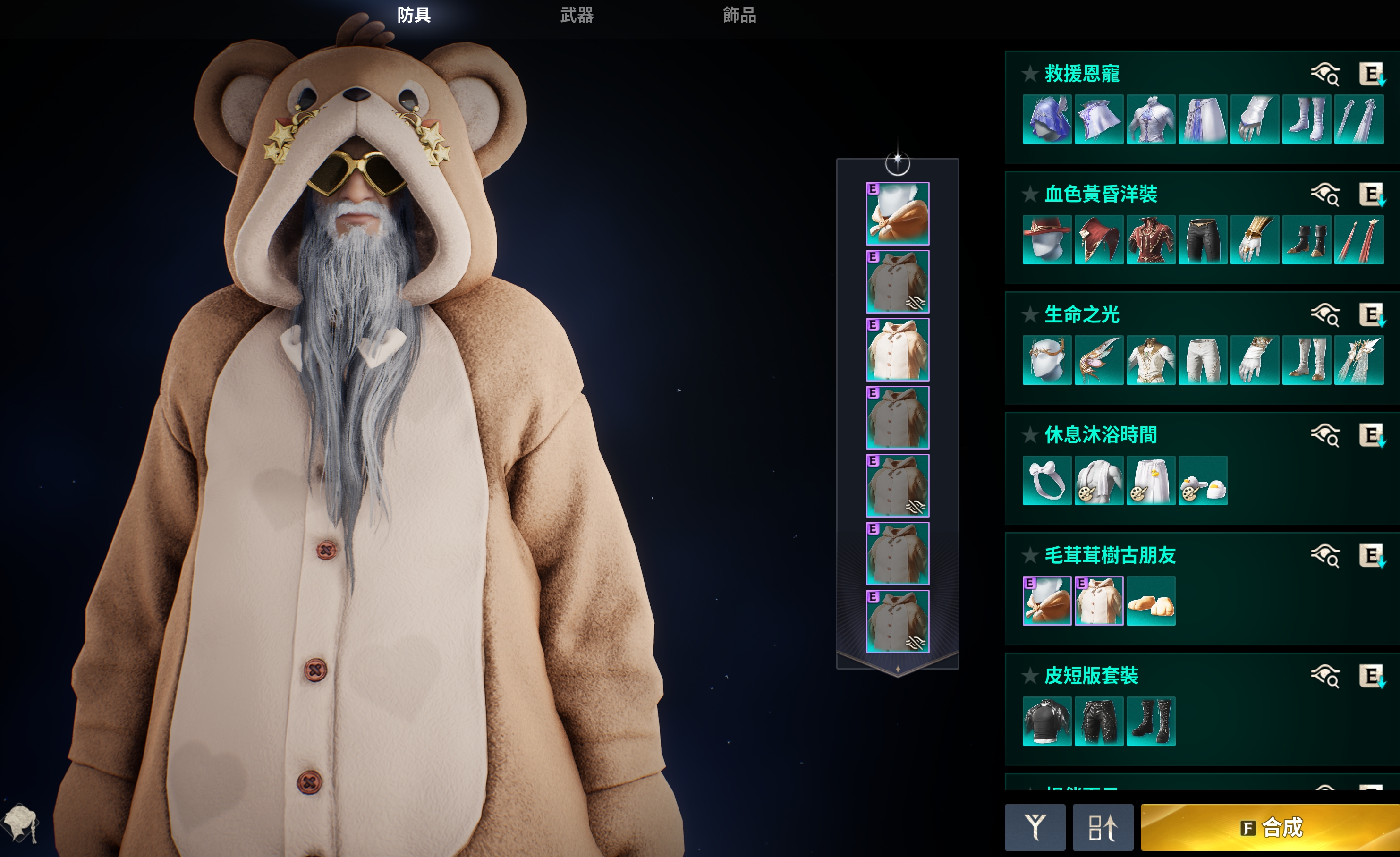Screen dimensions: 1400x857
Task: Choose the black leather boots item
Action: pyautogui.click(x=1151, y=722)
